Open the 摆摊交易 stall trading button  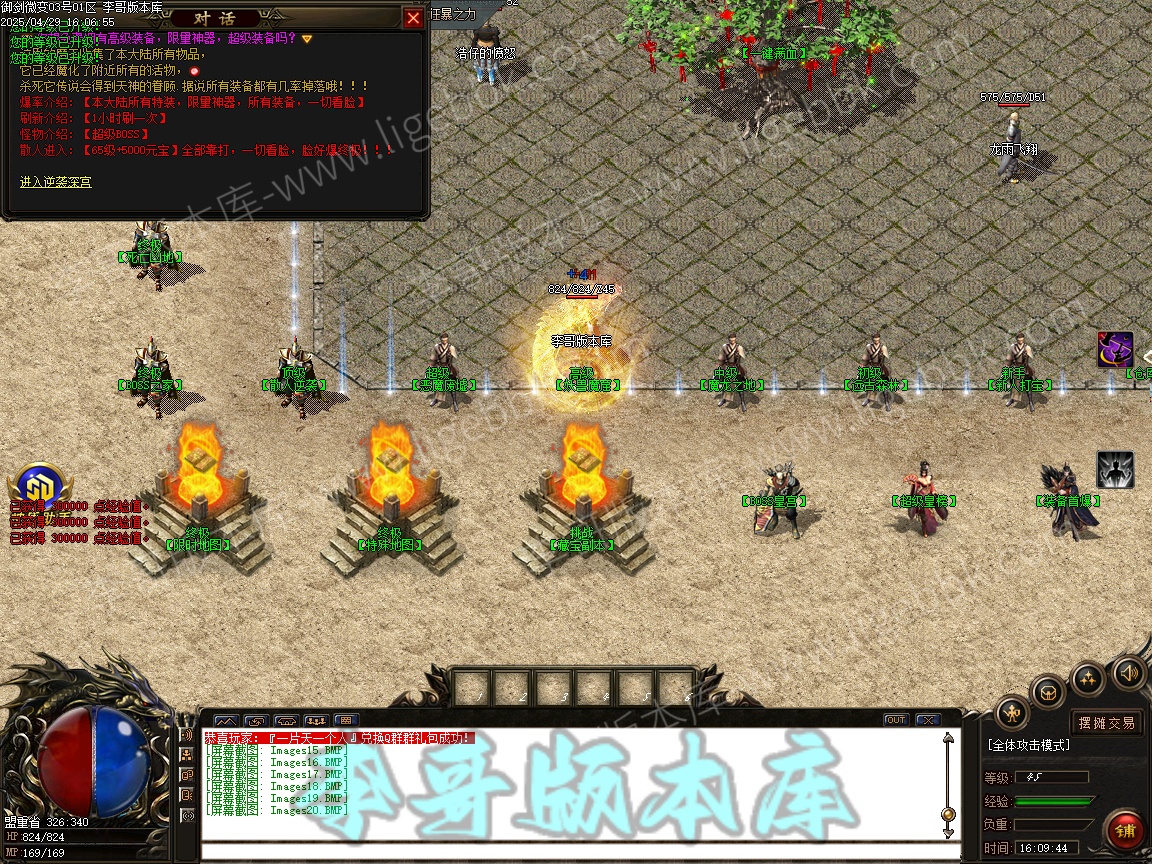(x=1107, y=722)
